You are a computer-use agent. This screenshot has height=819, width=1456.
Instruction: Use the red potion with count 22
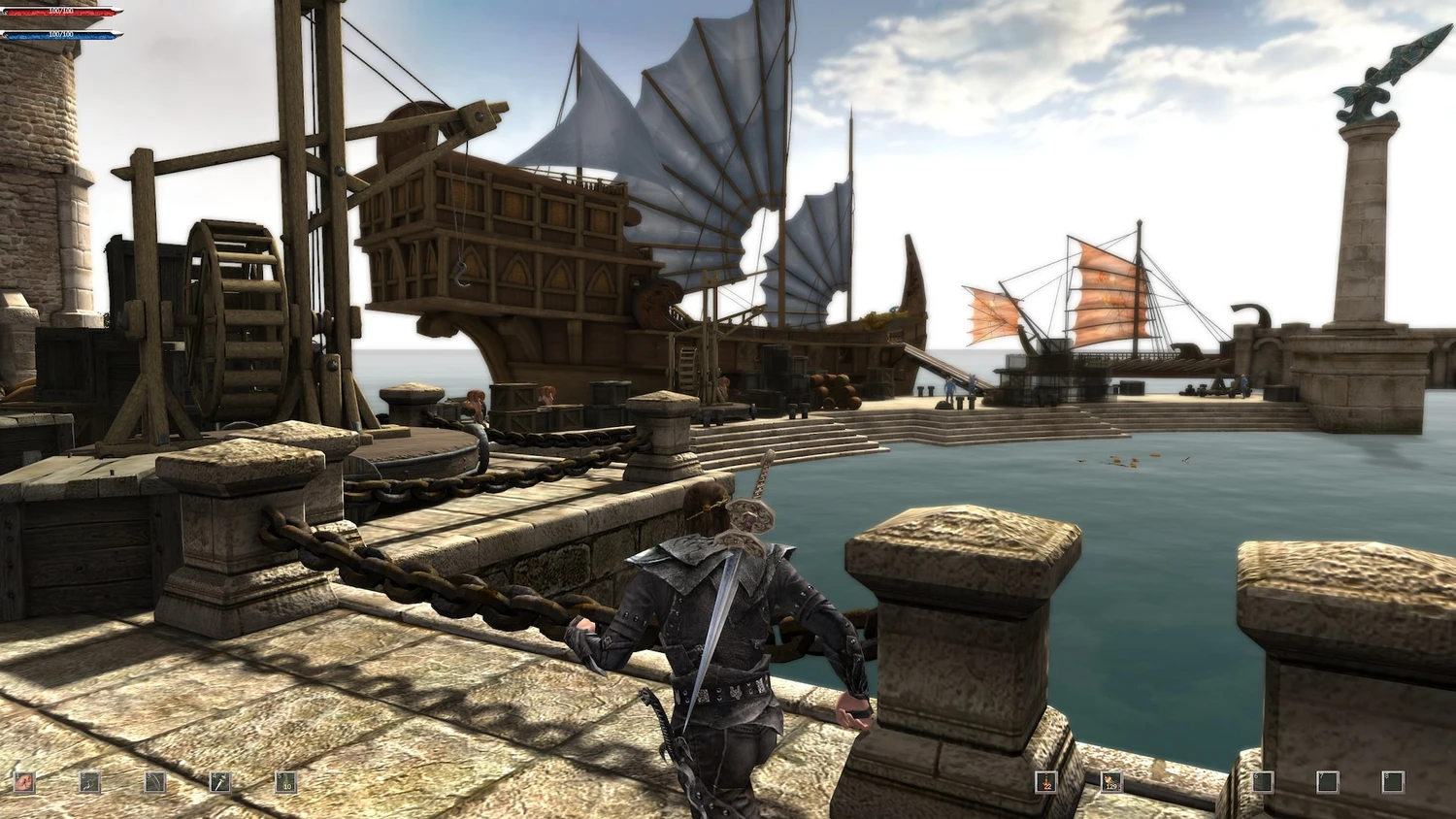pyautogui.click(x=1045, y=782)
